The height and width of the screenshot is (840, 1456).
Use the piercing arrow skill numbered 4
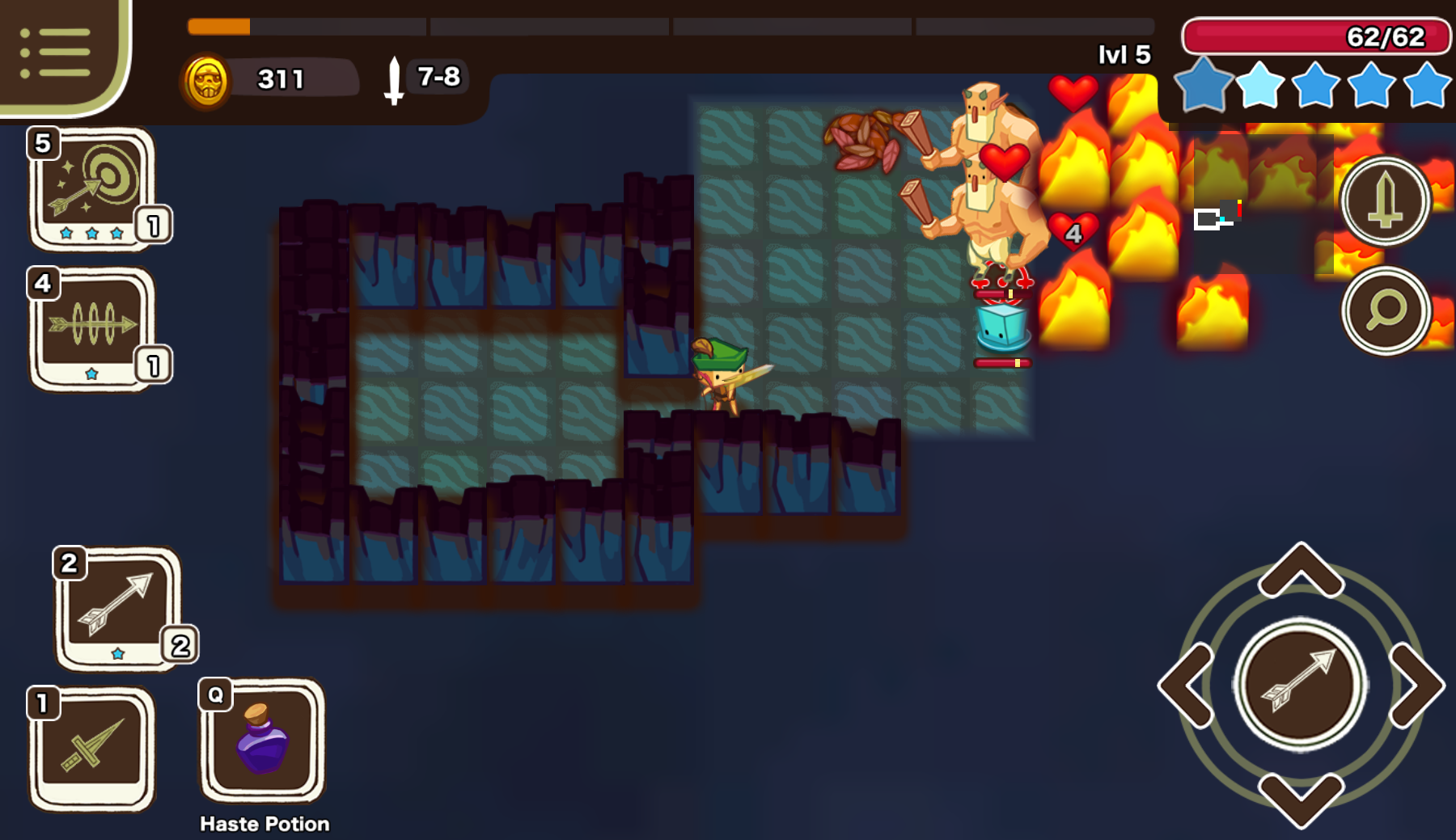click(x=91, y=327)
